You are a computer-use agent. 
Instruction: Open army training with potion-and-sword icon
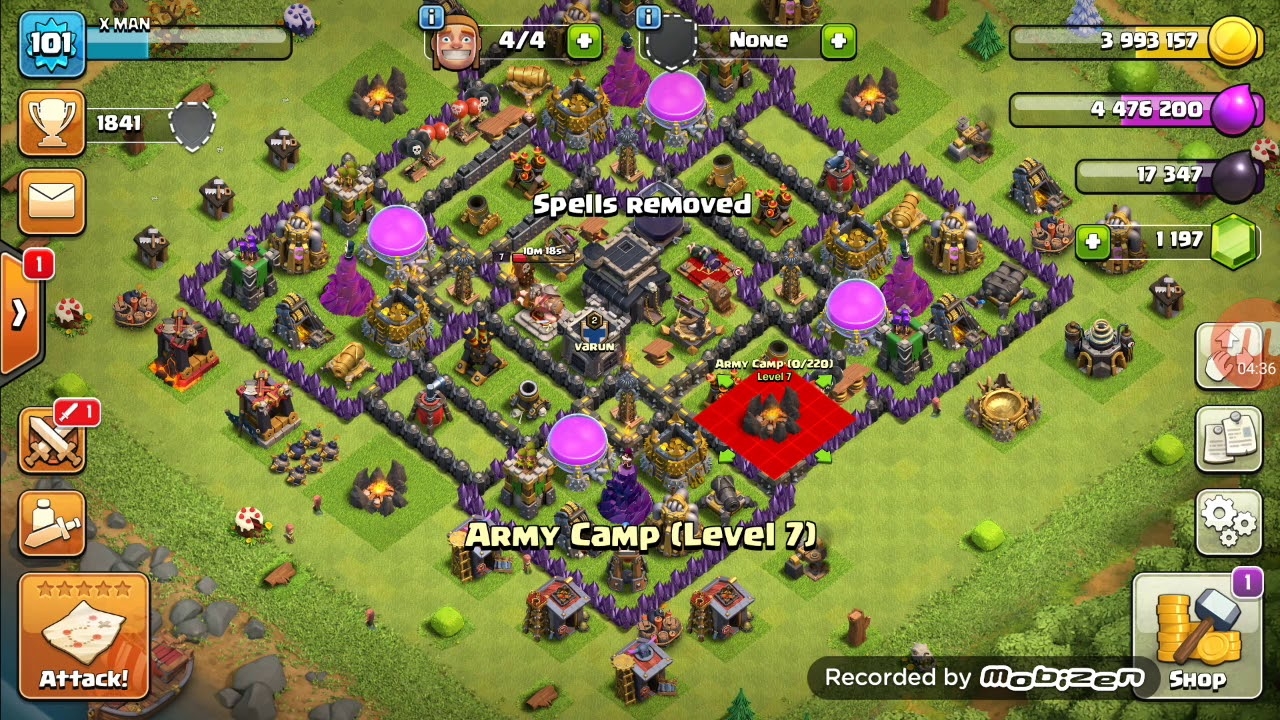(52, 520)
